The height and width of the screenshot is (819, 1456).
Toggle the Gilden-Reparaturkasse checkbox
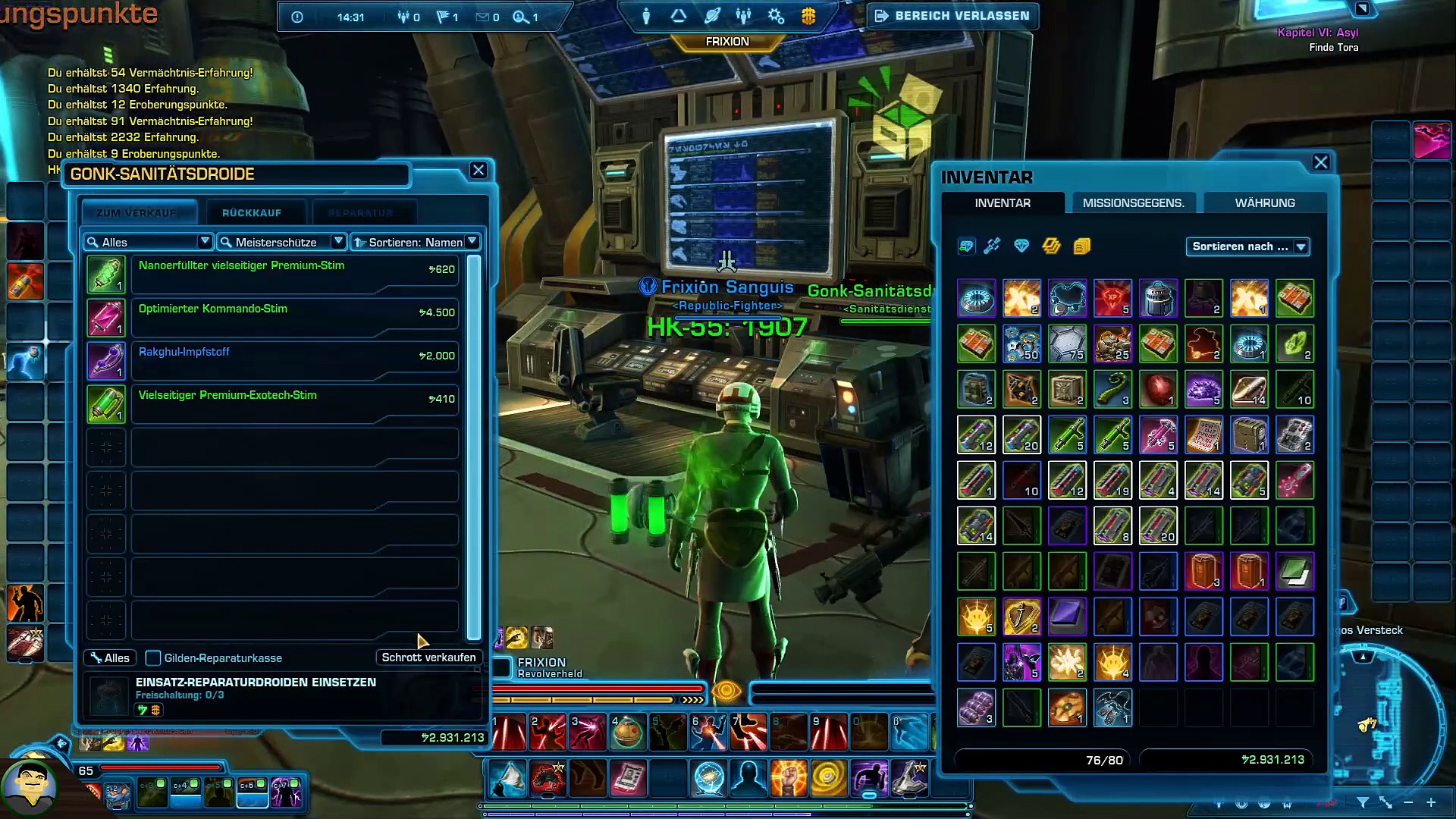coord(153,658)
